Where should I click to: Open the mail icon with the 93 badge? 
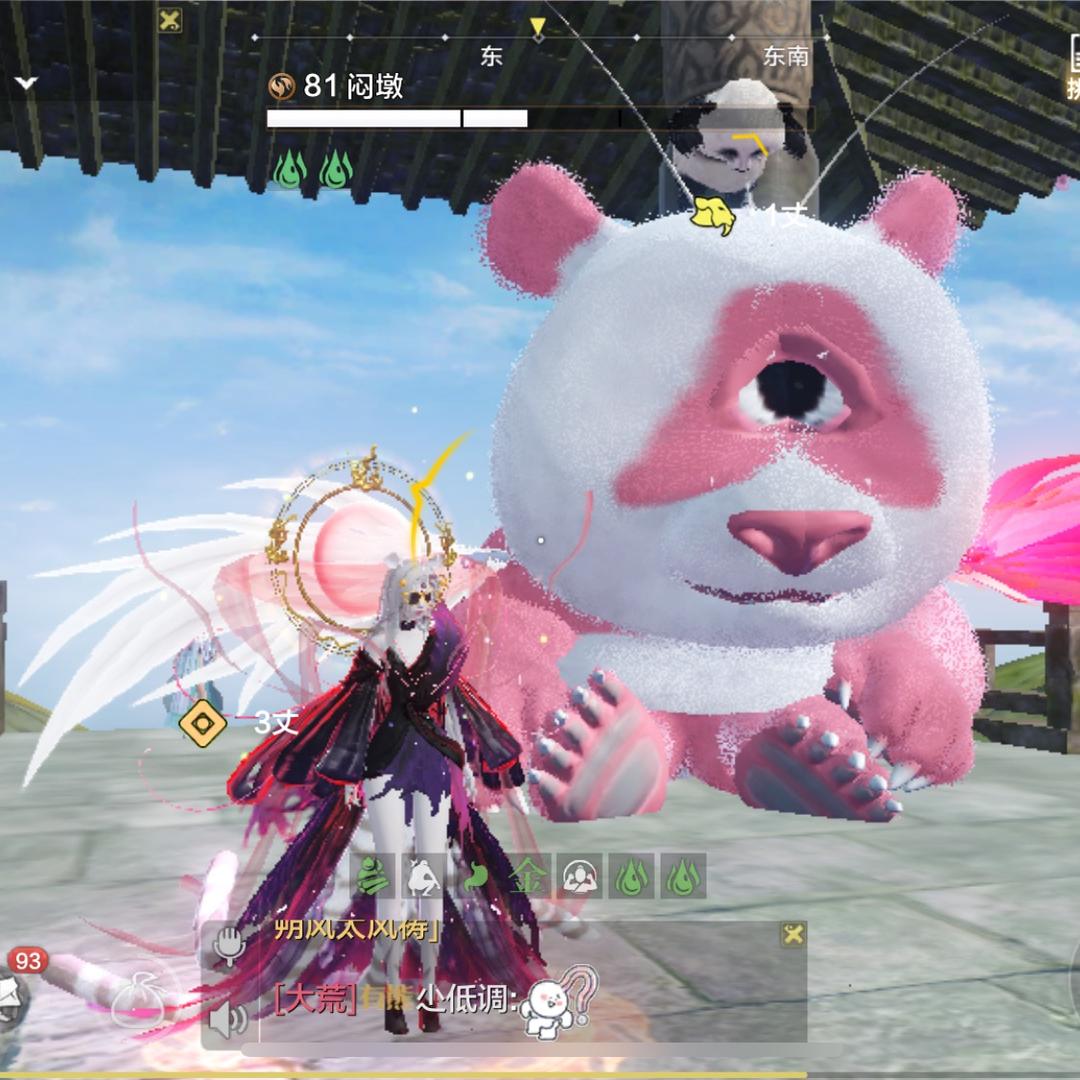point(10,996)
